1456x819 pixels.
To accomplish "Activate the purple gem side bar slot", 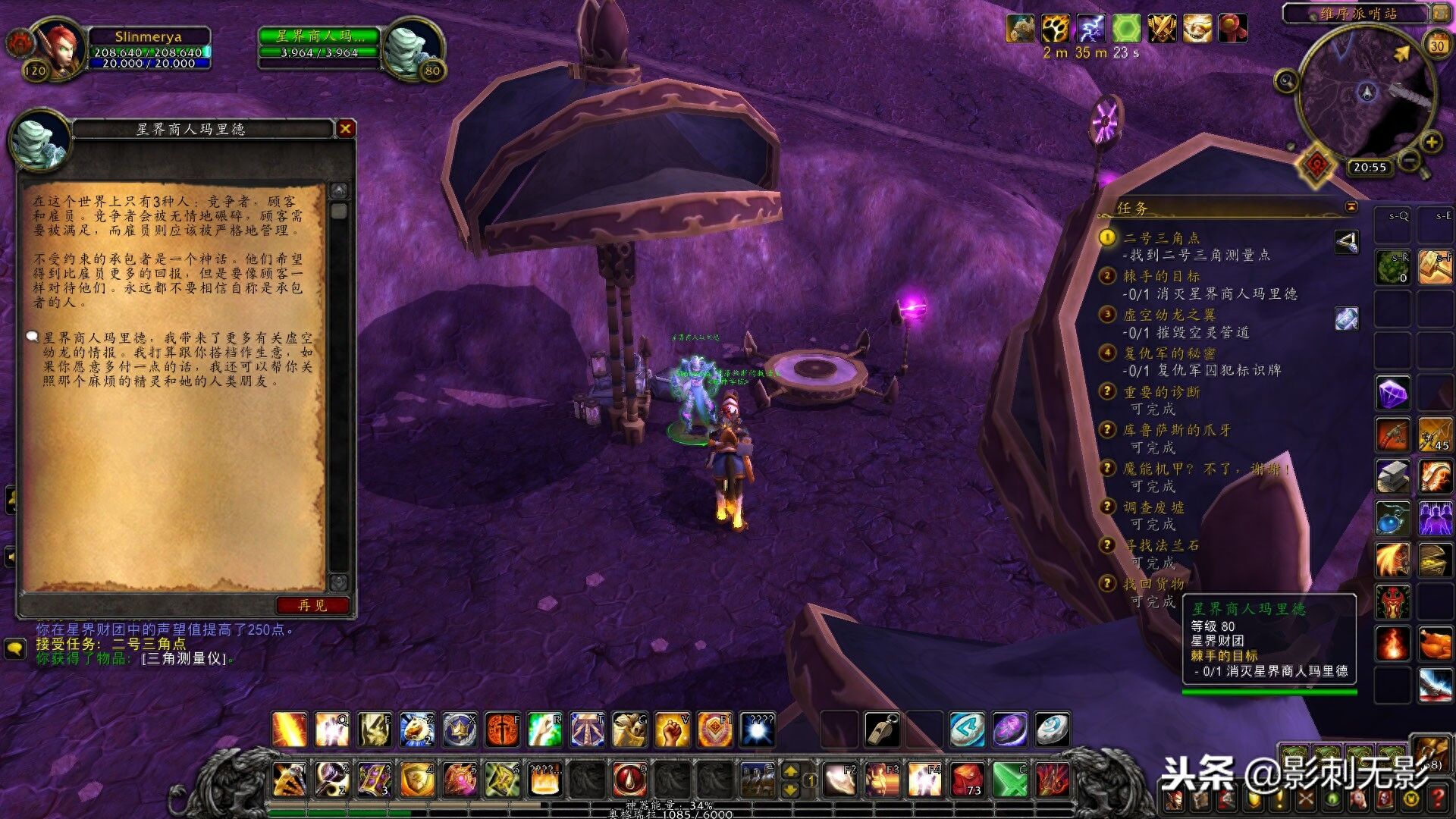I will (1393, 394).
